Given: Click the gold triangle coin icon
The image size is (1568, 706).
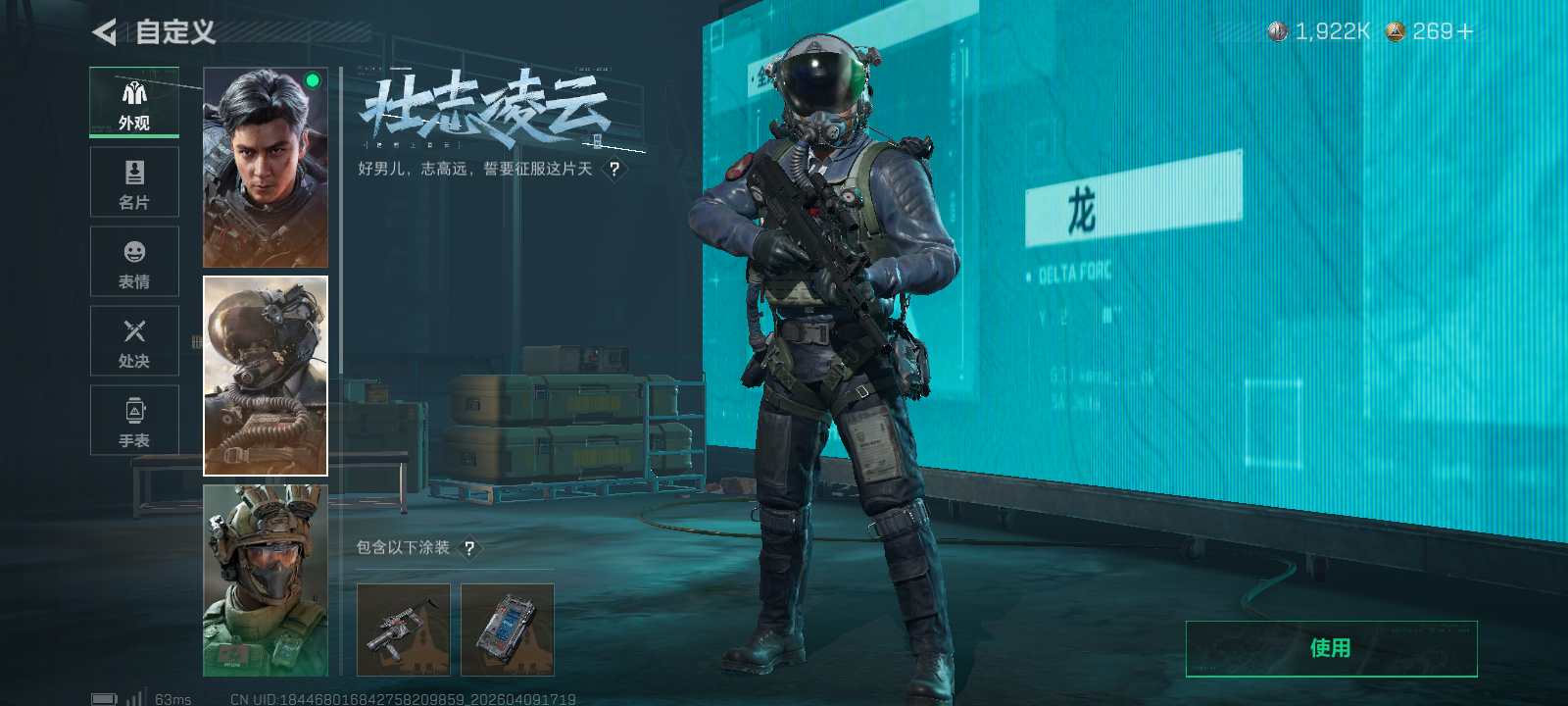Looking at the screenshot, I should 1395,30.
